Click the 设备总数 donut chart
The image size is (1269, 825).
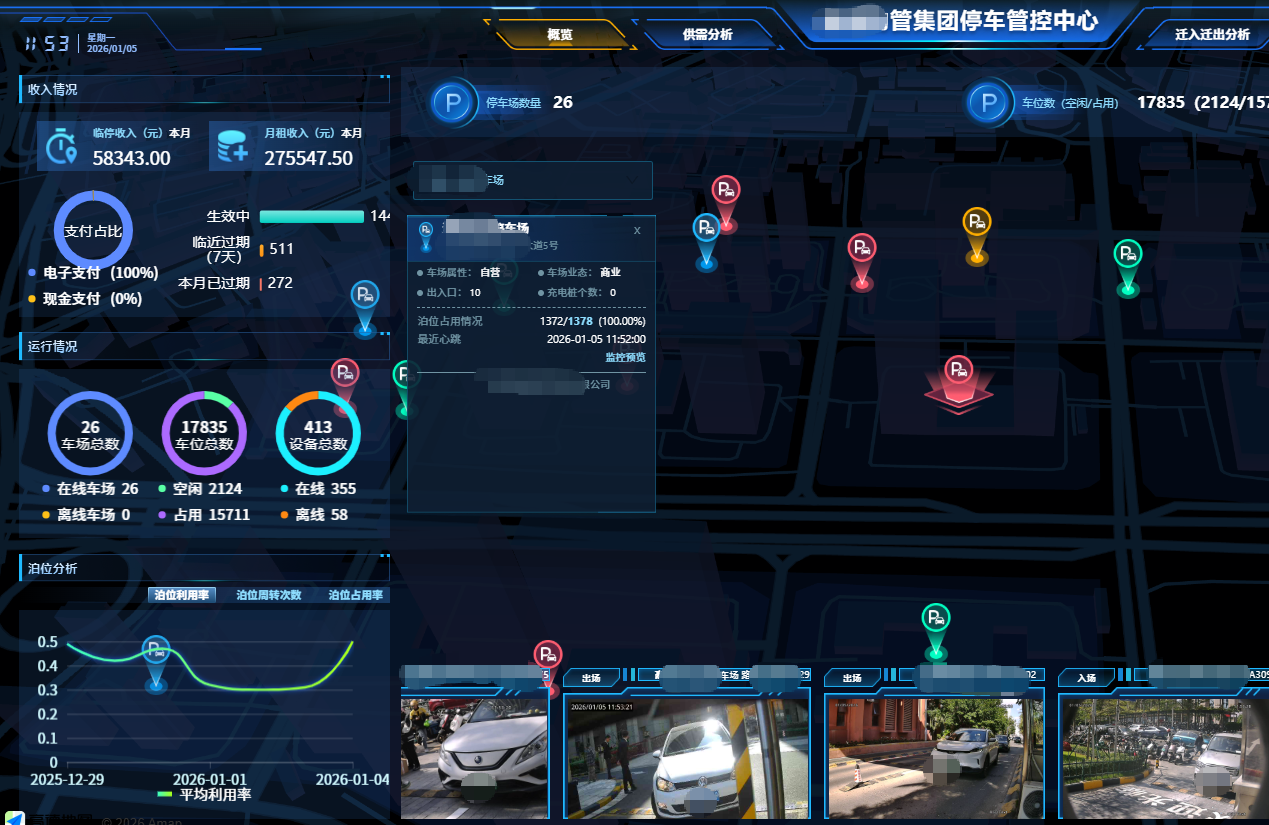point(318,434)
